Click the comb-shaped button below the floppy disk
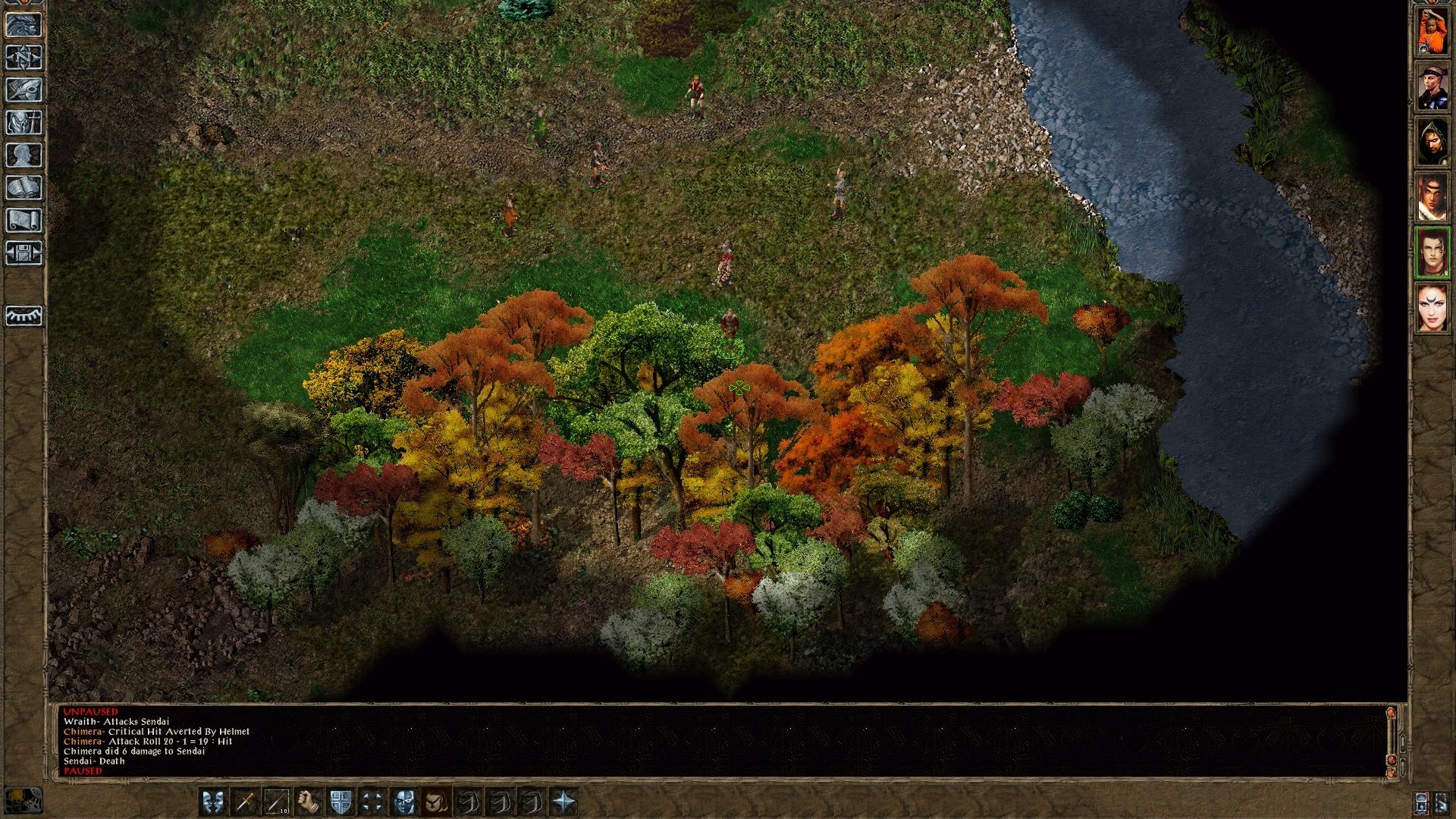The height and width of the screenshot is (819, 1456). coord(24,315)
